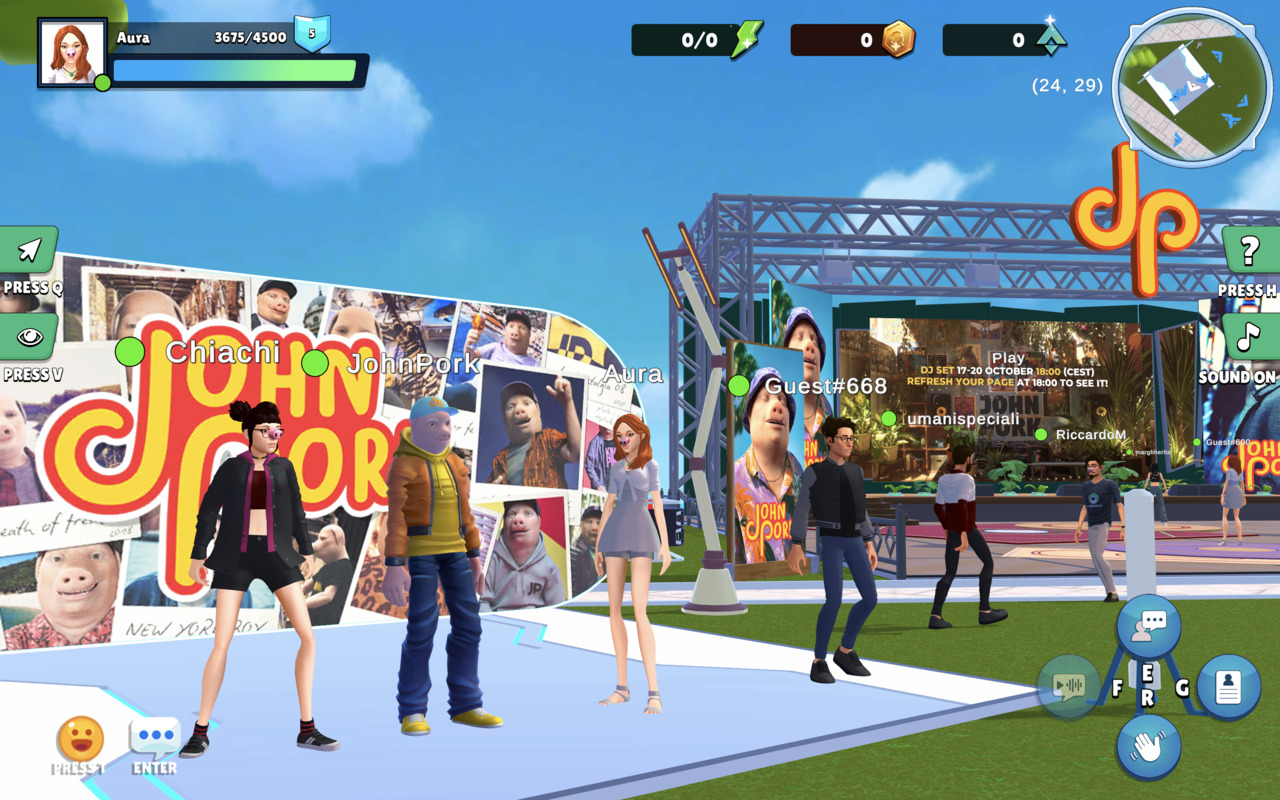Click the green lightning energy icon
This screenshot has width=1280, height=800.
point(746,40)
